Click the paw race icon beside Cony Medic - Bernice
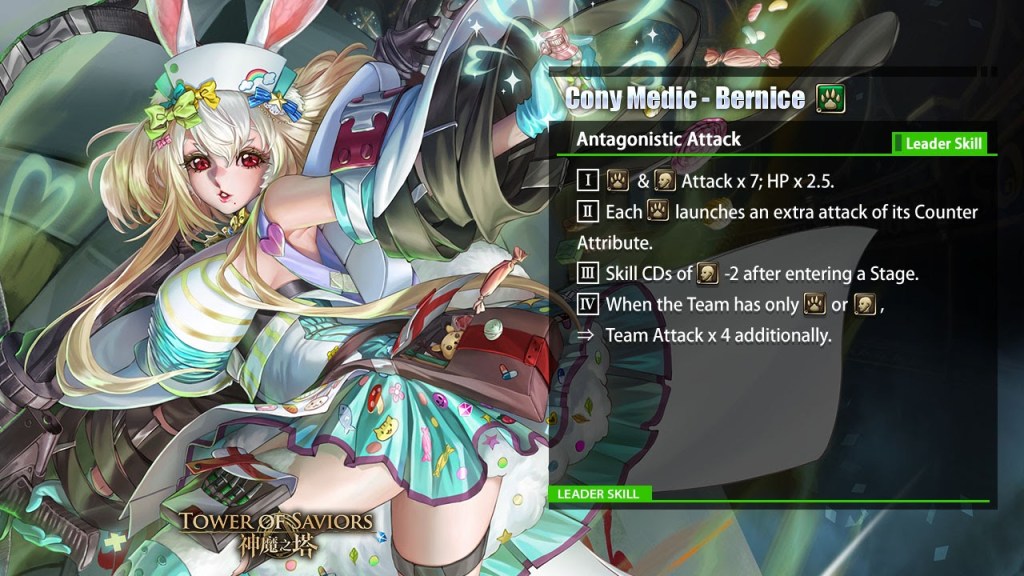1024x576 pixels. pyautogui.click(x=831, y=98)
